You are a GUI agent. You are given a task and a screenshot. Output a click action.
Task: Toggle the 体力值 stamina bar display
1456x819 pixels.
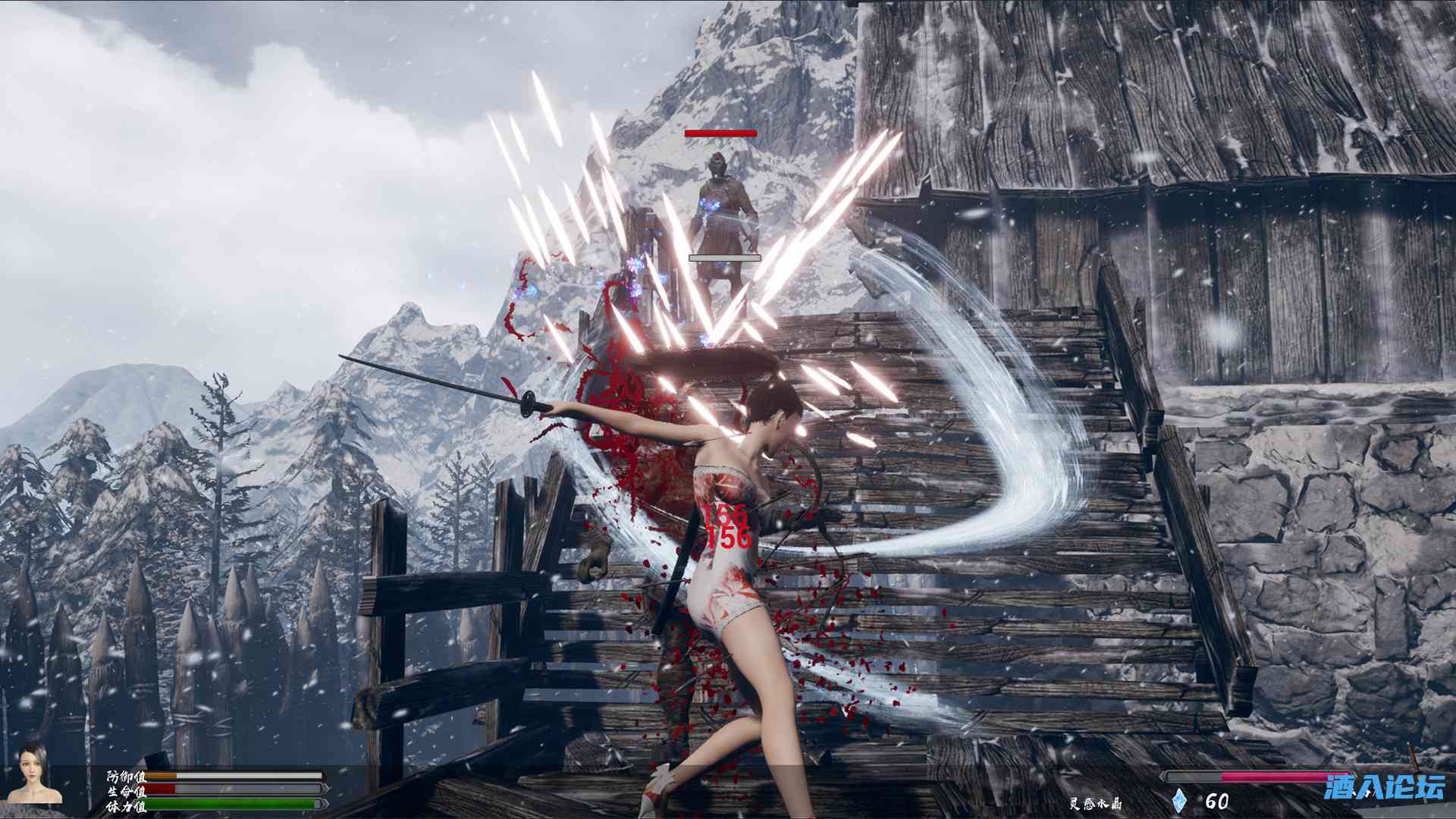tap(125, 806)
